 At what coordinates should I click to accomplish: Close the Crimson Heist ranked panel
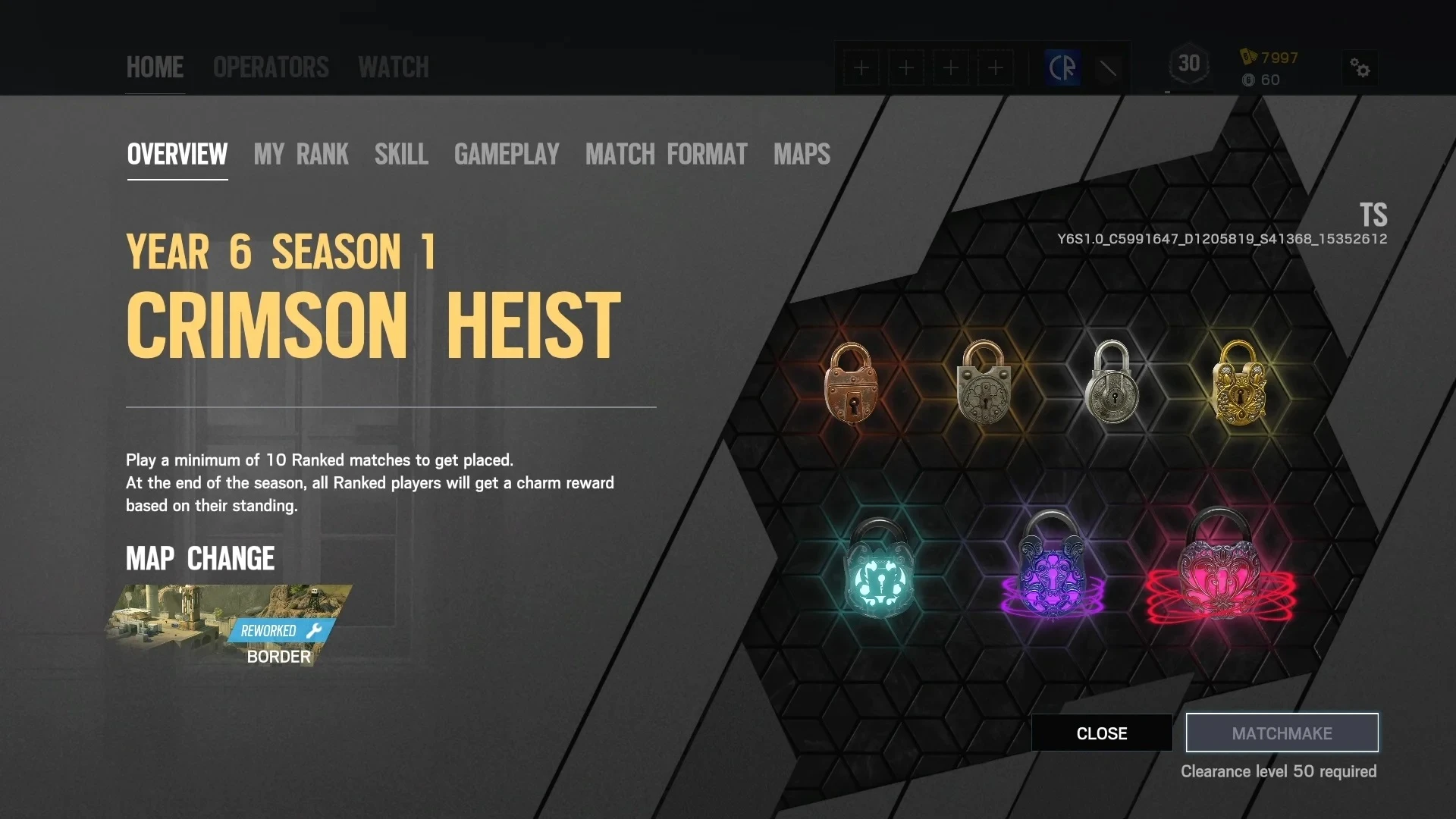[x=1101, y=733]
